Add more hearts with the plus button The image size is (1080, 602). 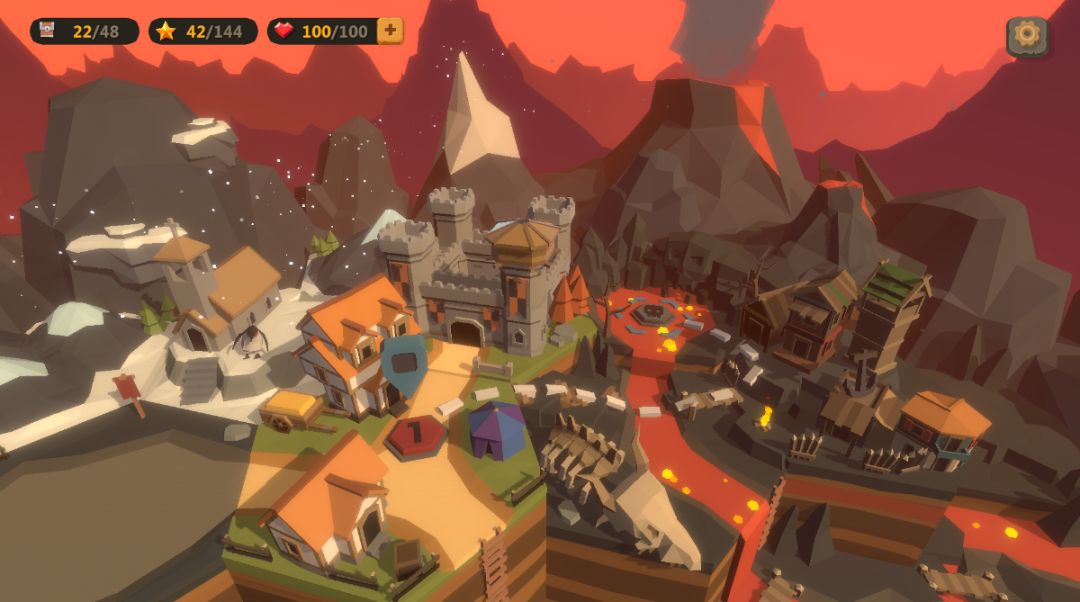(390, 31)
